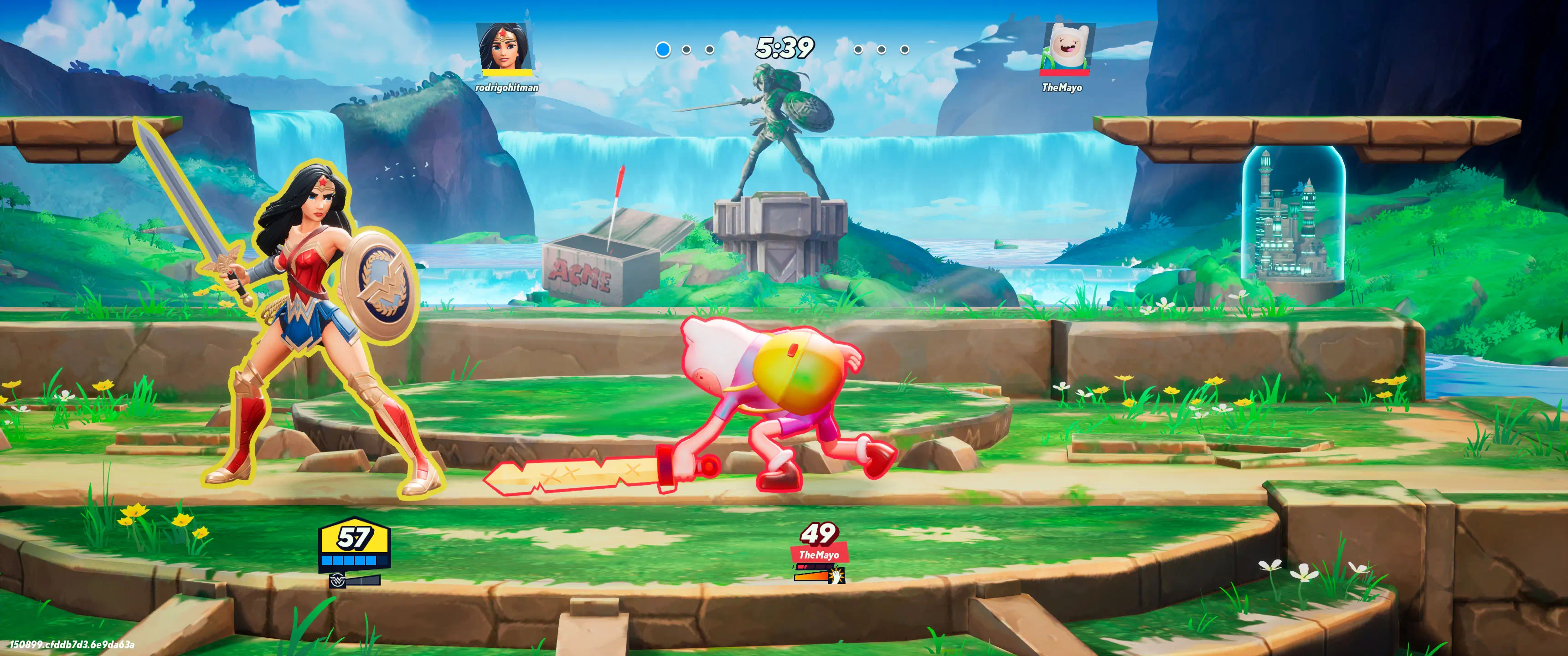The height and width of the screenshot is (656, 1568).
Task: Click the filled blue round-win indicator
Action: pyautogui.click(x=663, y=49)
